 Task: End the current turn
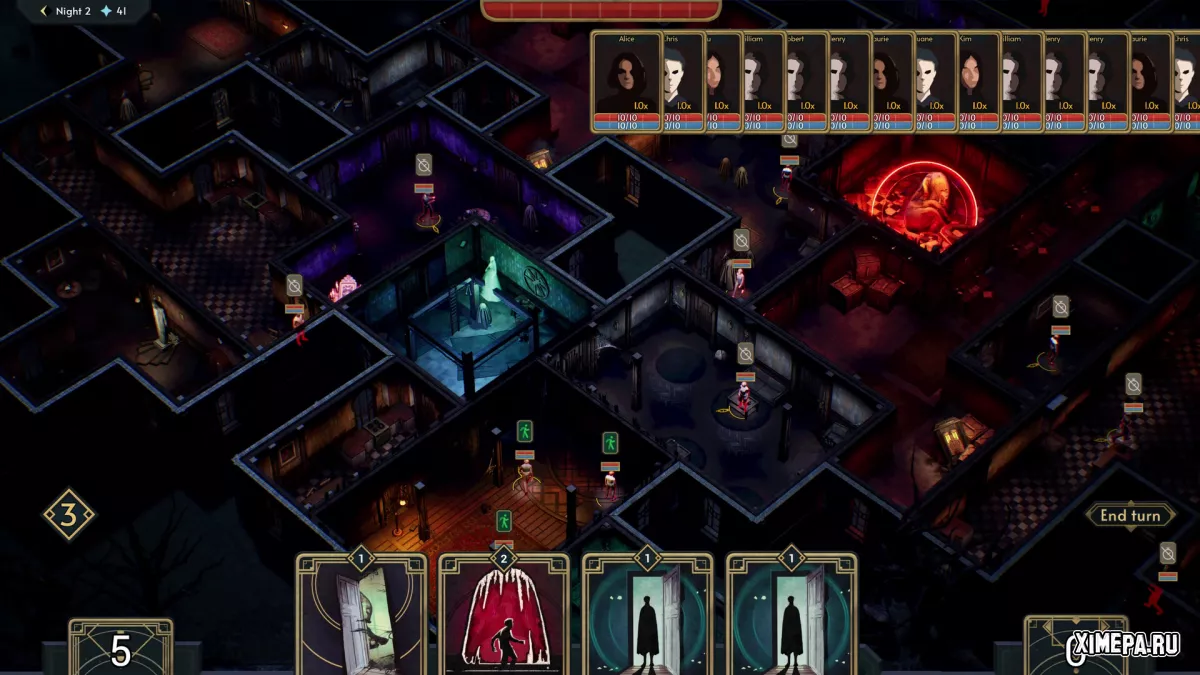pyautogui.click(x=1130, y=516)
